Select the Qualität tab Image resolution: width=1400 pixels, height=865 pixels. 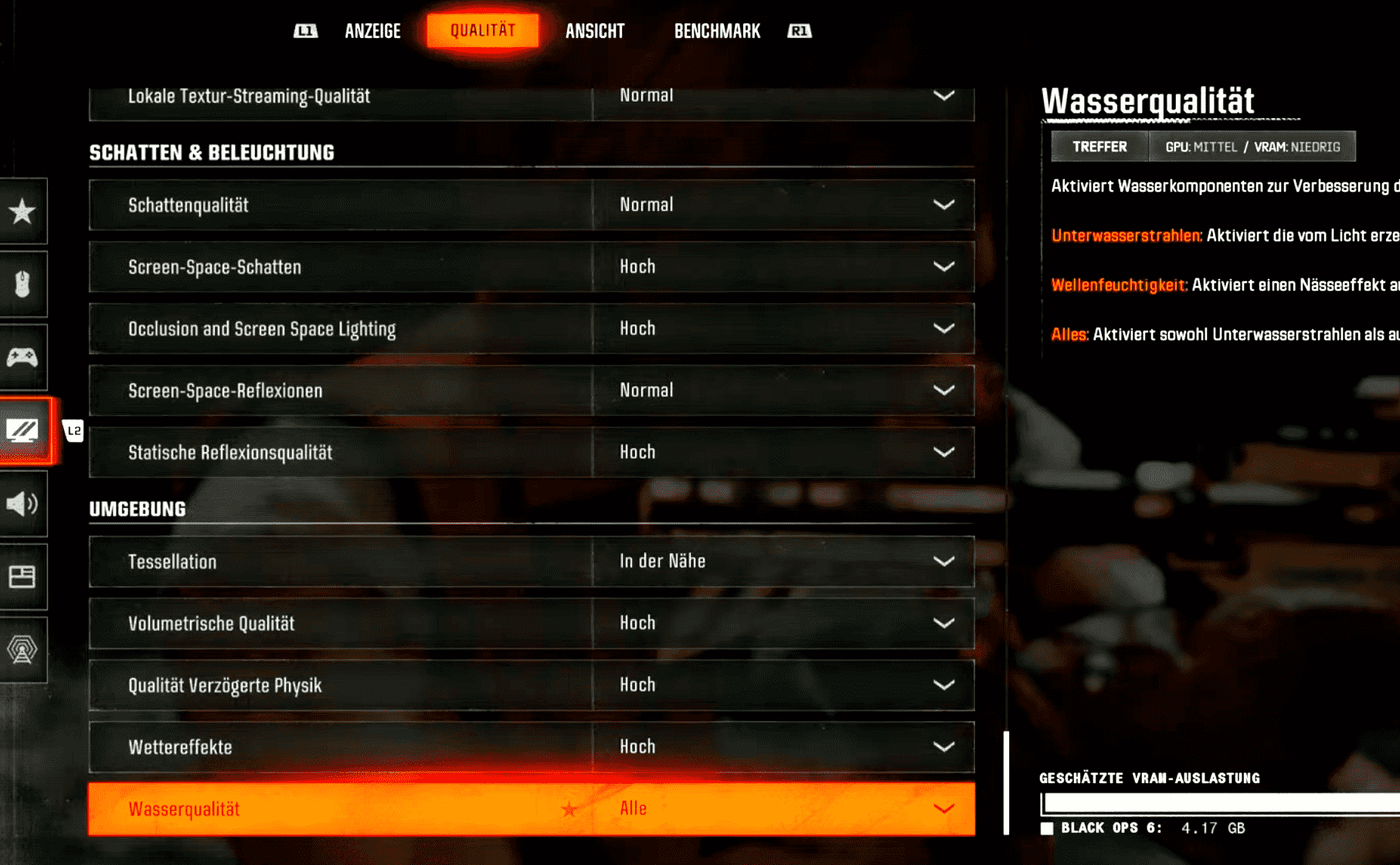(483, 31)
